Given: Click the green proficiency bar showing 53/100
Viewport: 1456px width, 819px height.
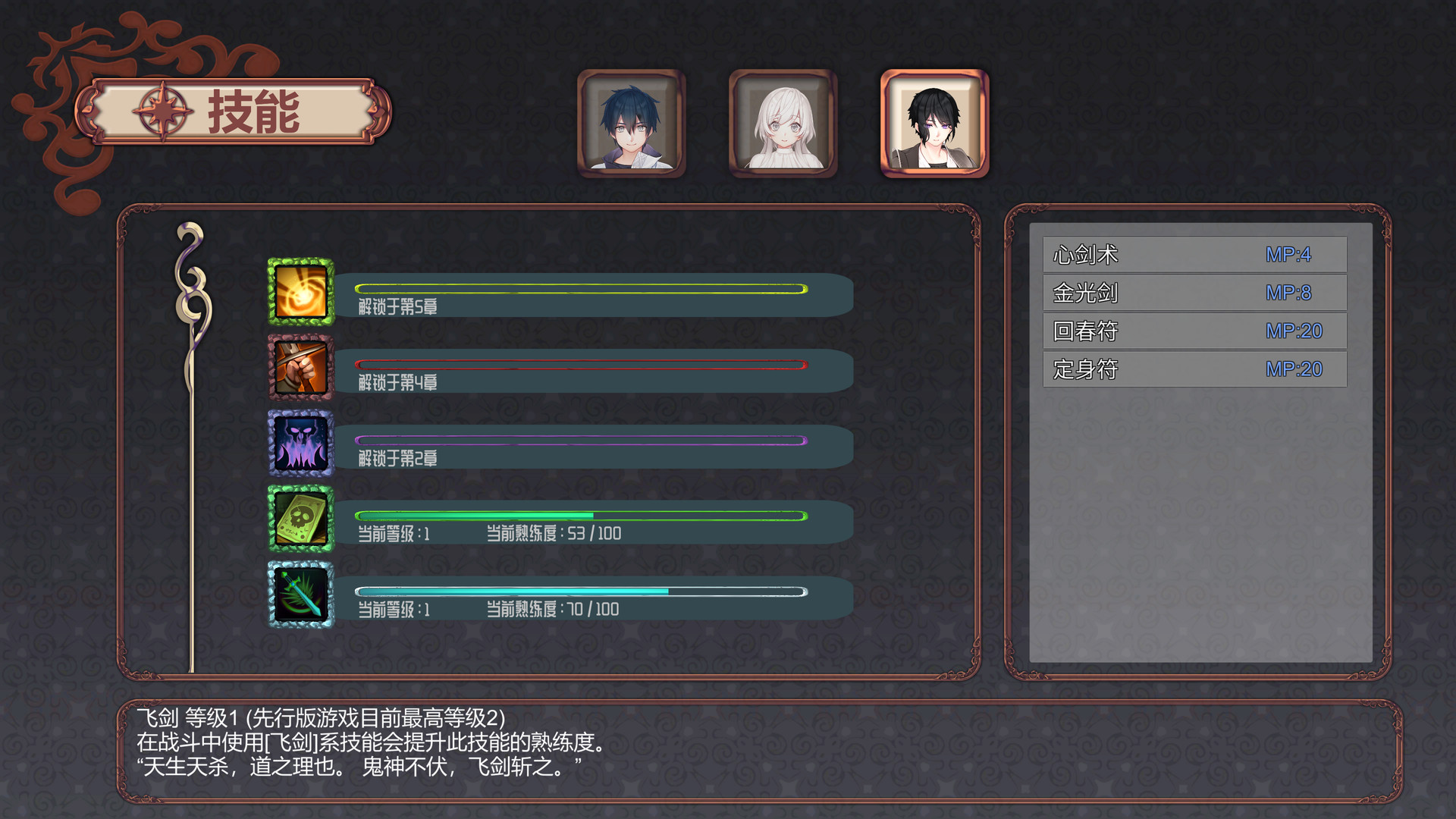Looking at the screenshot, I should 580,514.
